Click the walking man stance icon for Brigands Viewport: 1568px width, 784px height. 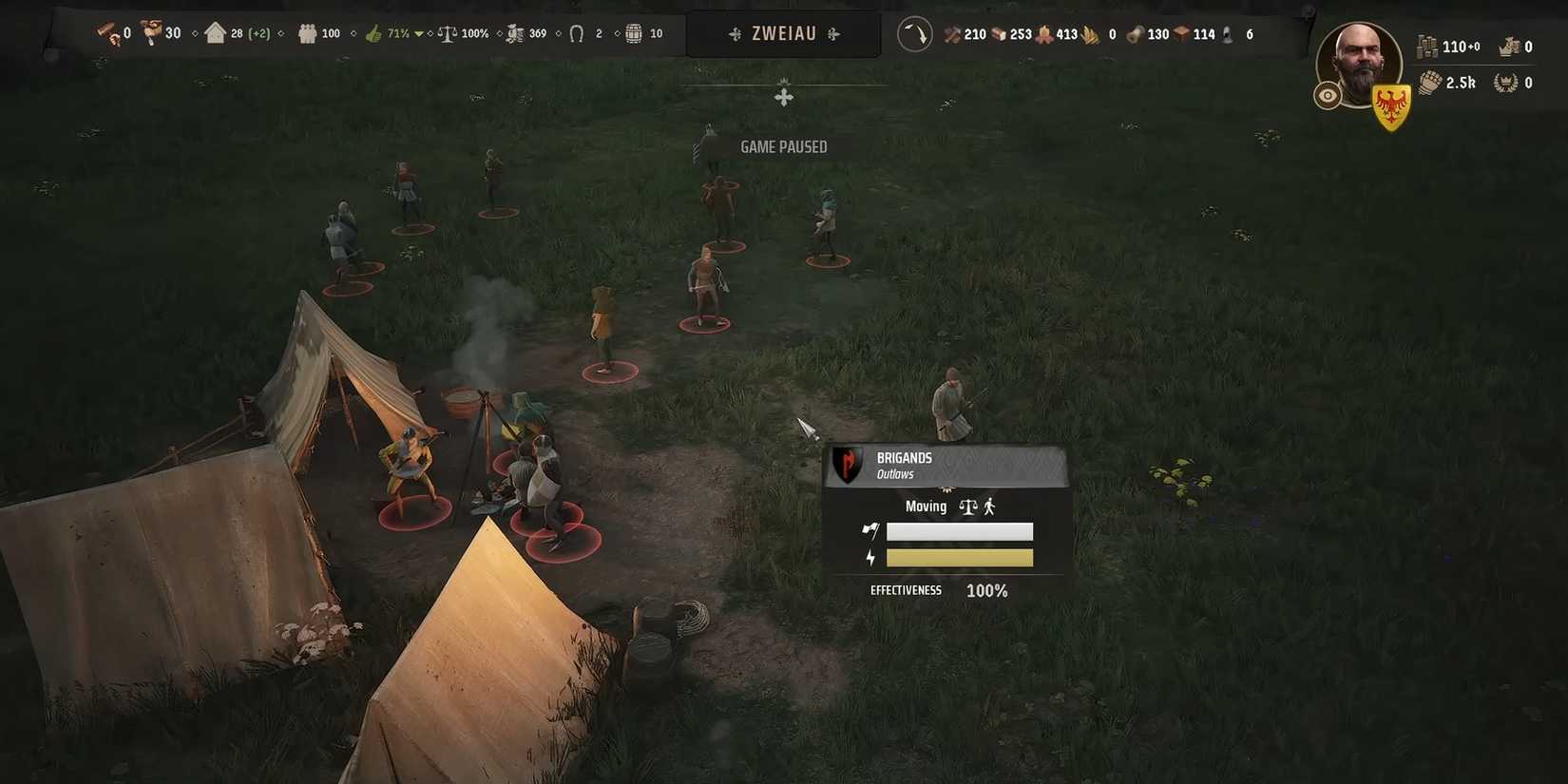click(x=988, y=506)
